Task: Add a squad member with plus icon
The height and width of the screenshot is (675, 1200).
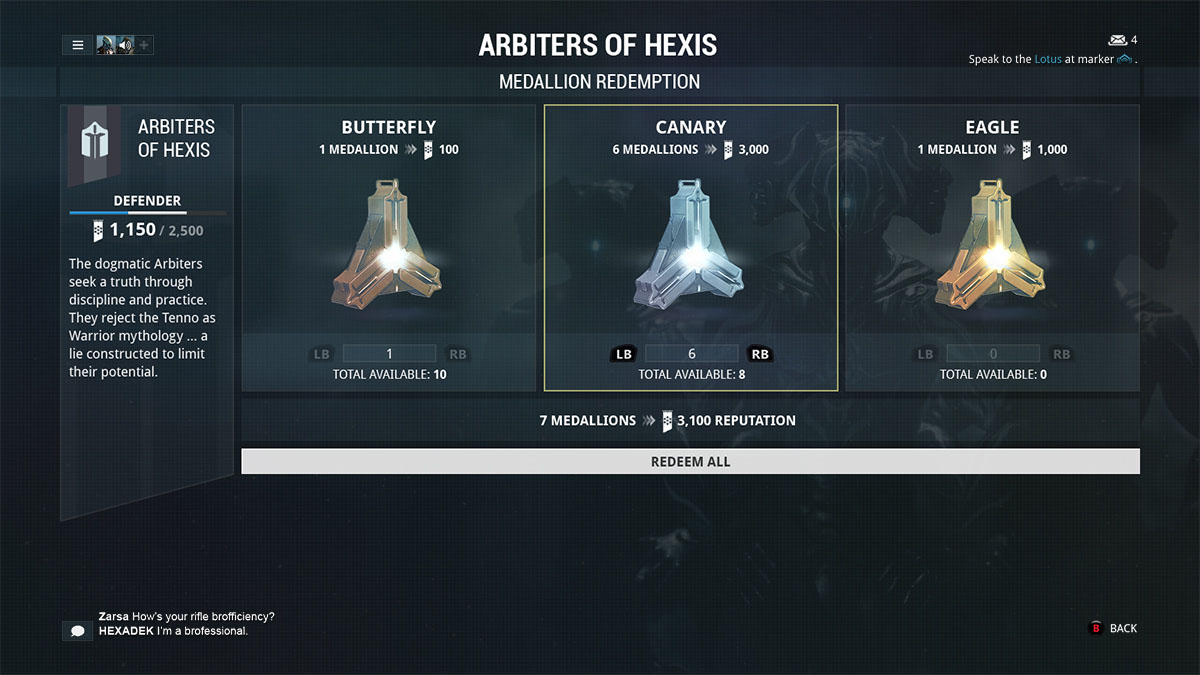Action: (x=144, y=45)
